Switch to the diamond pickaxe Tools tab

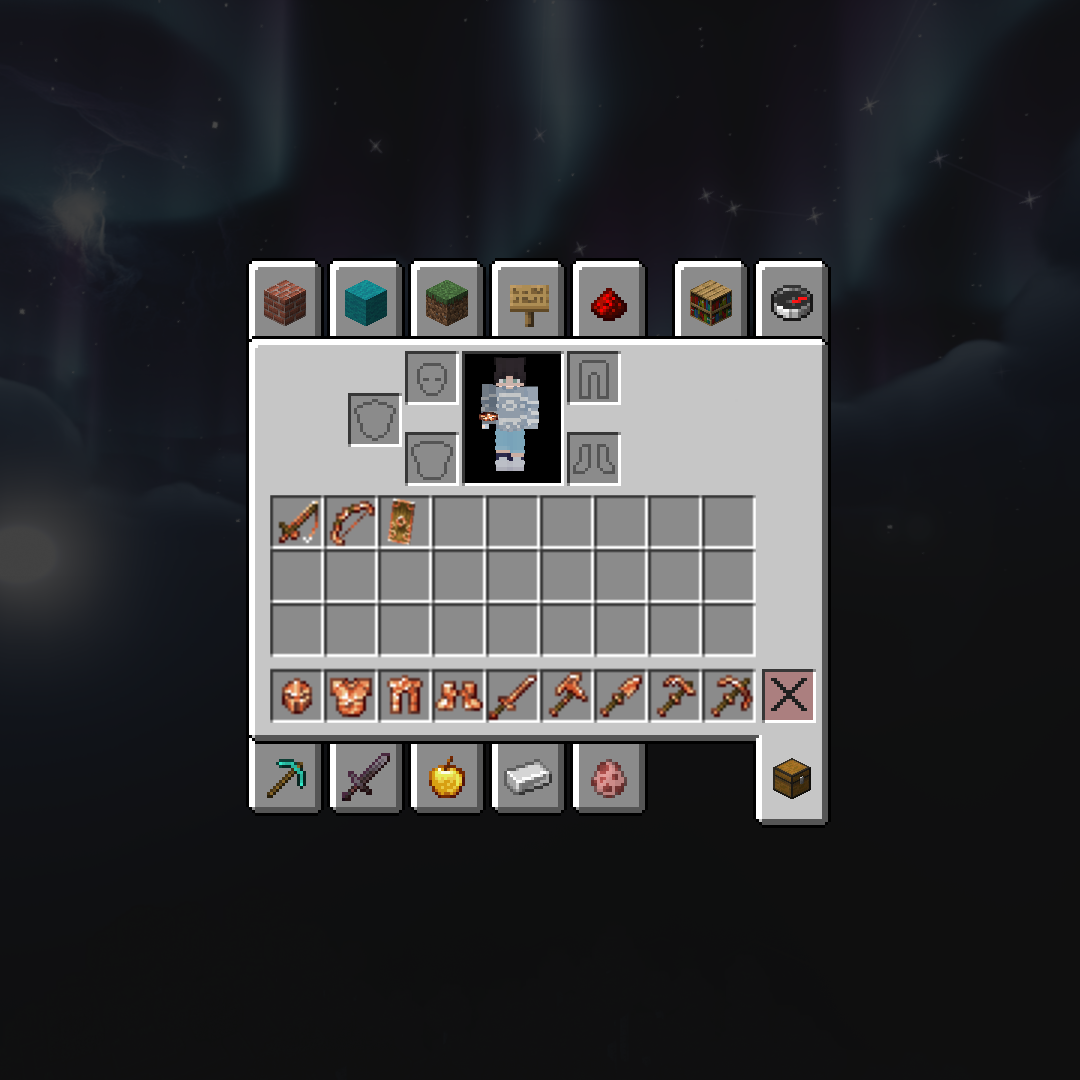click(285, 777)
